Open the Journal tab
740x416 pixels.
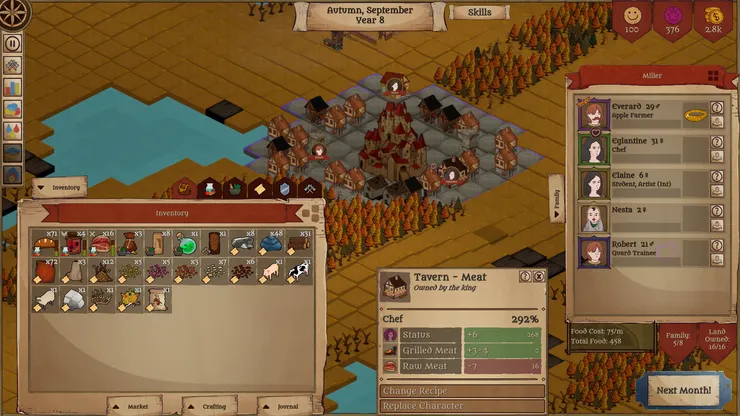click(x=282, y=406)
